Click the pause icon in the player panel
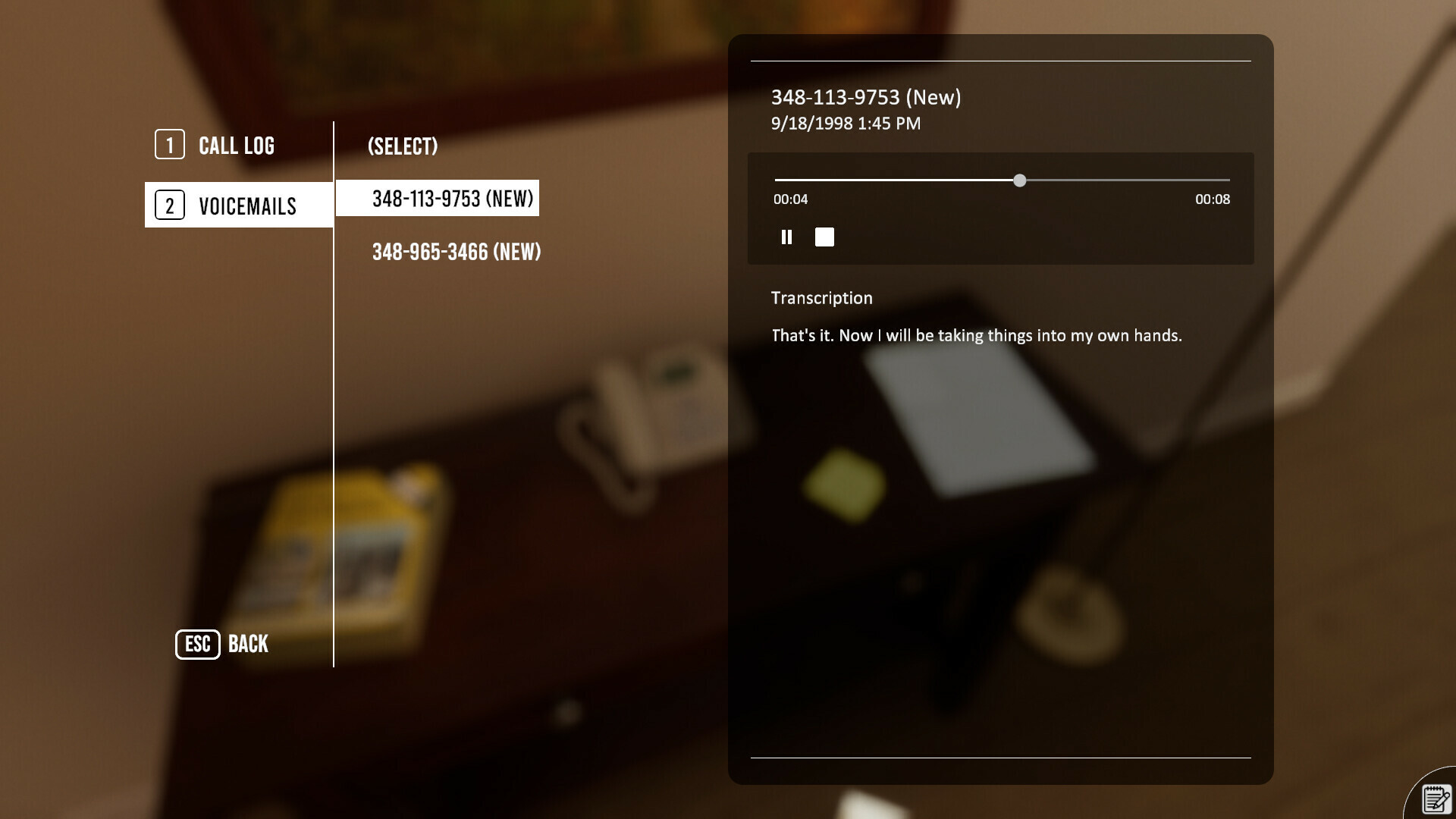This screenshot has width=1456, height=819. 786,237
